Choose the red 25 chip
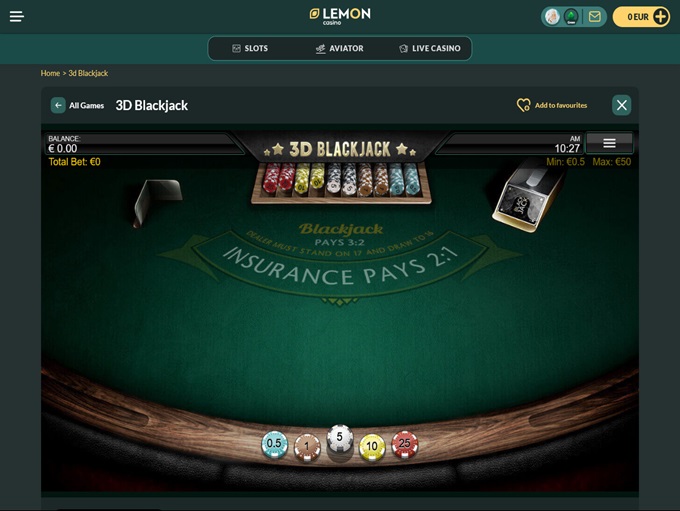This screenshot has width=680, height=511. click(x=404, y=444)
